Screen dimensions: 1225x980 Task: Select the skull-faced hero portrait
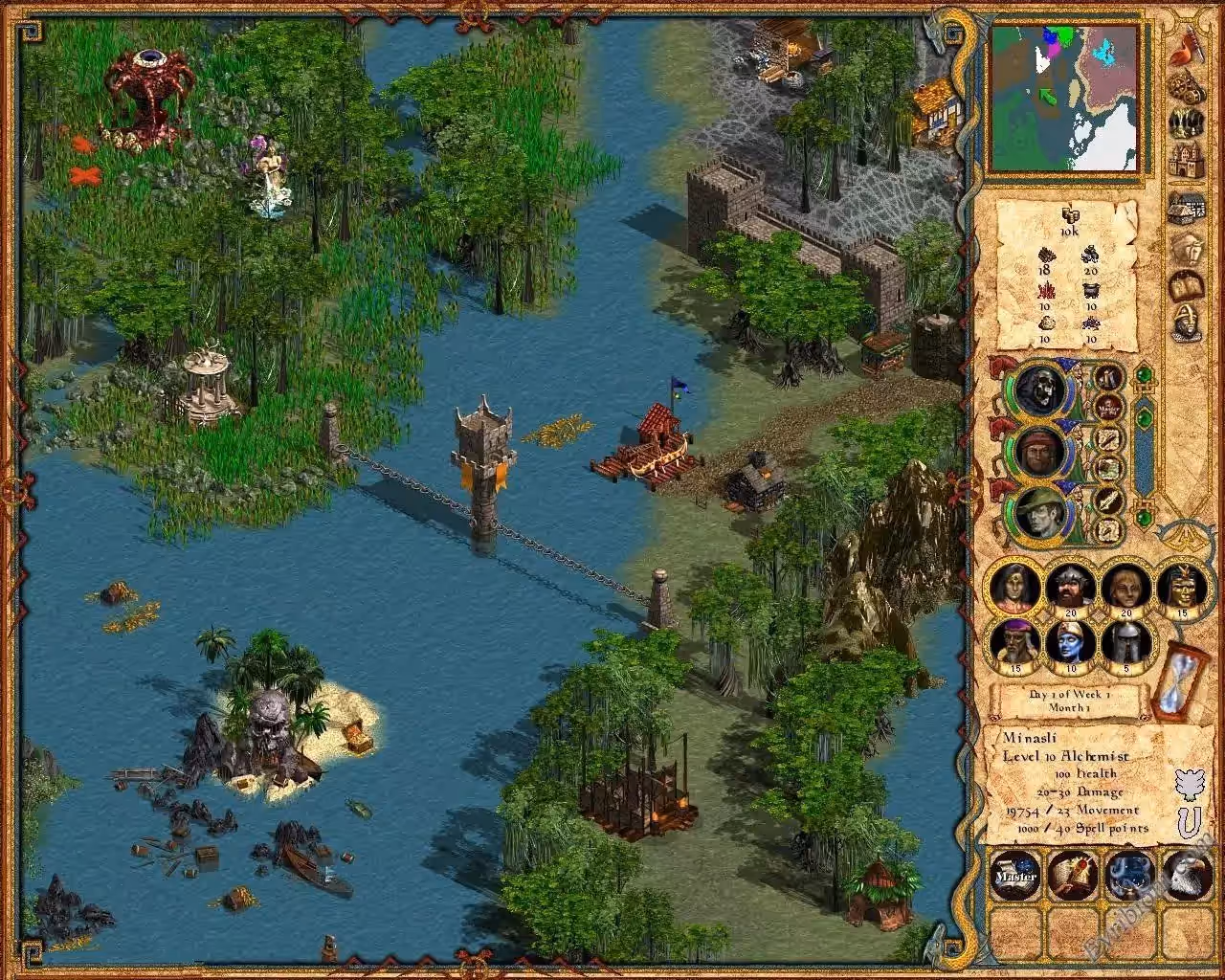click(x=1039, y=390)
